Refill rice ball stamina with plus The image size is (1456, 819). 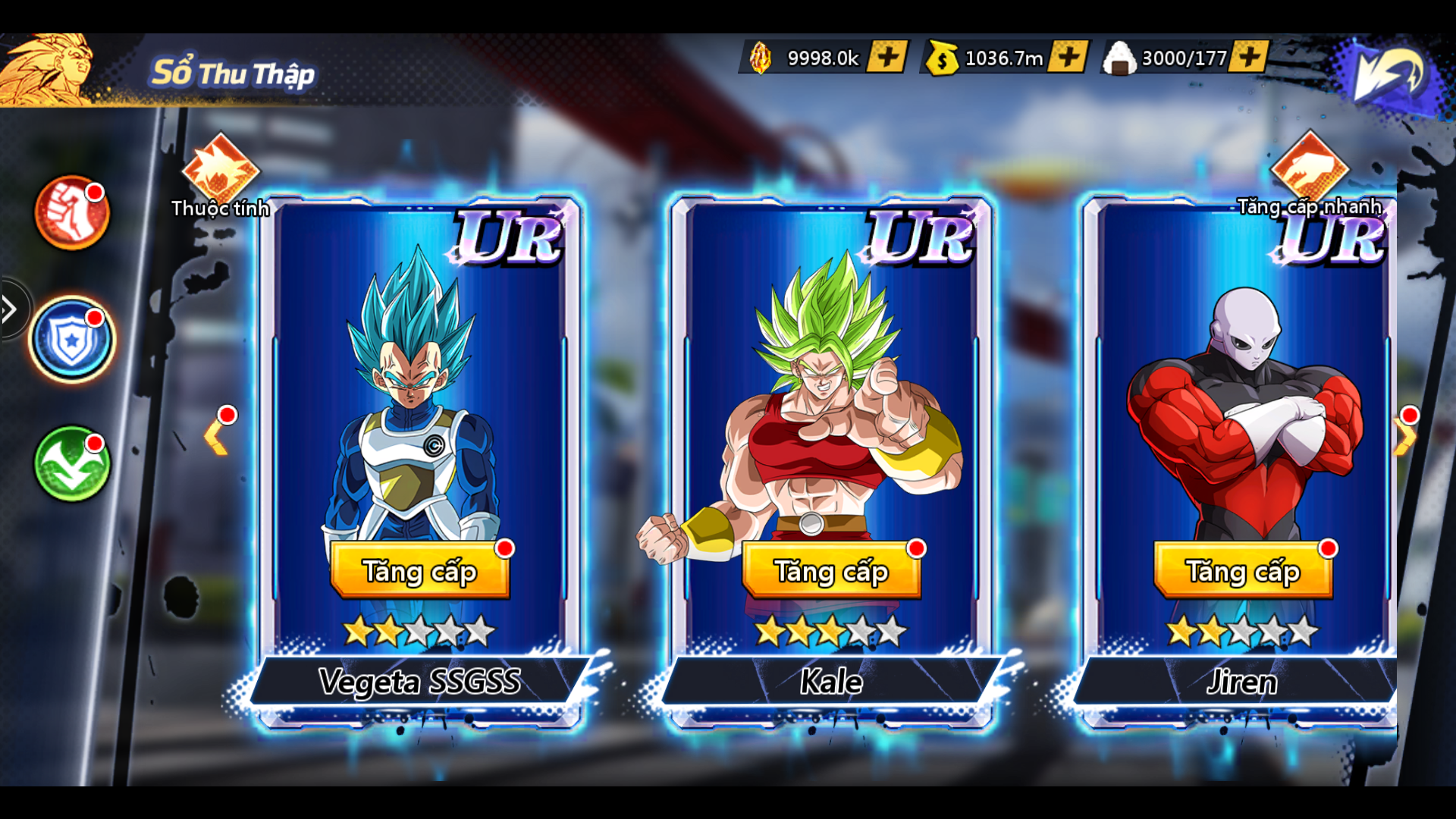click(1249, 57)
